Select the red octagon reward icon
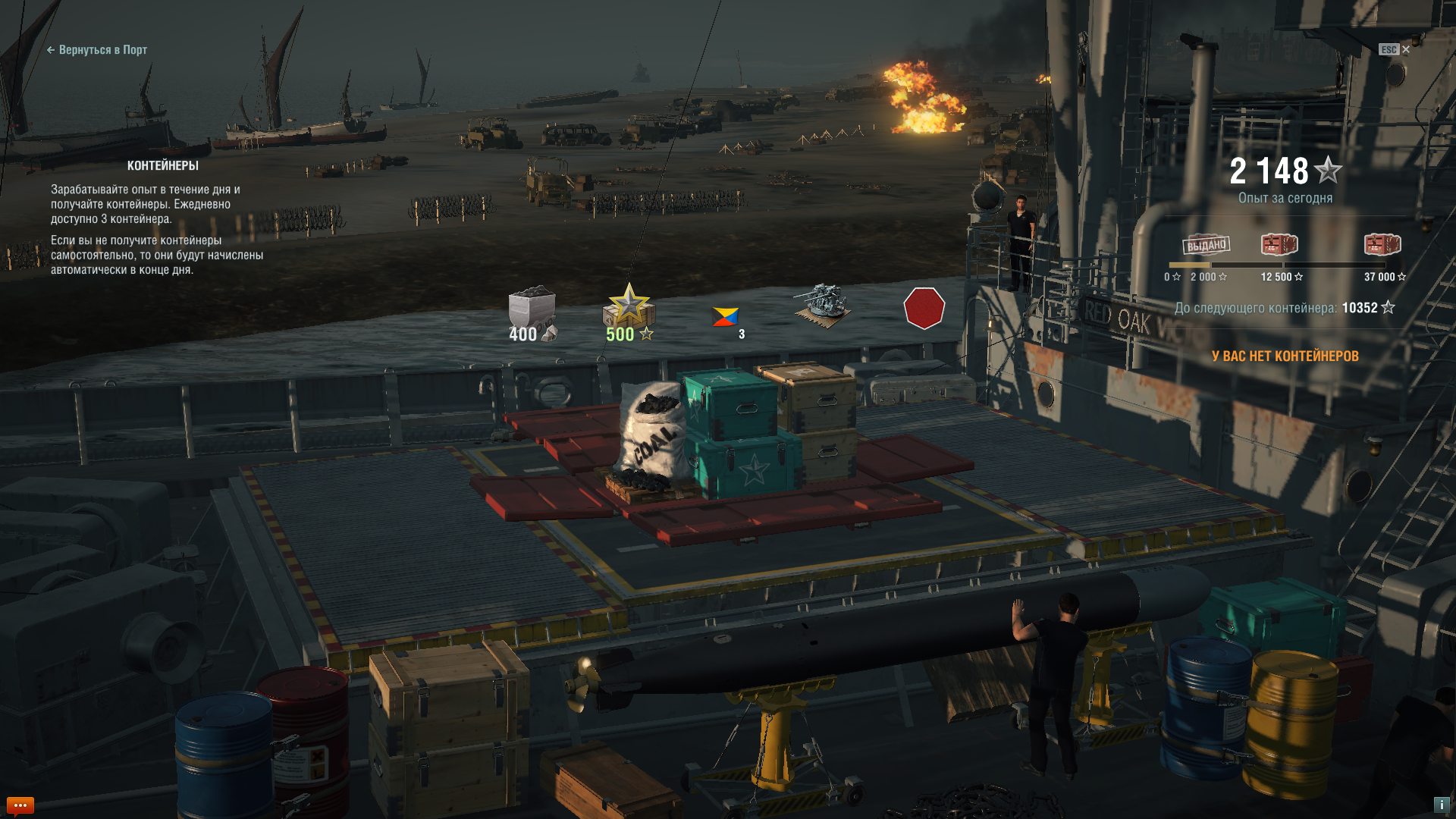This screenshot has height=819, width=1456. click(924, 308)
